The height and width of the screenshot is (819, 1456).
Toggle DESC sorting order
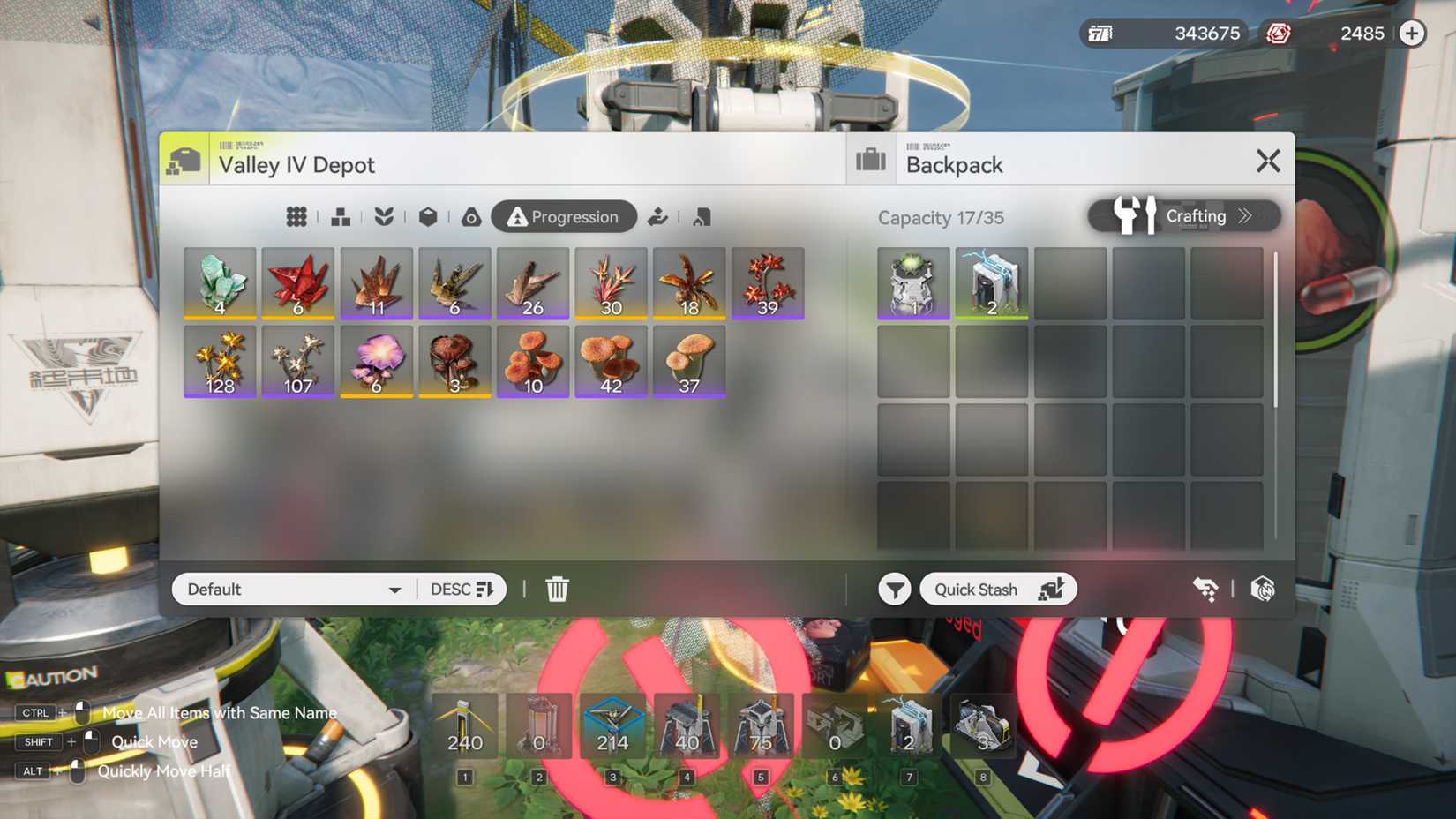pos(461,589)
